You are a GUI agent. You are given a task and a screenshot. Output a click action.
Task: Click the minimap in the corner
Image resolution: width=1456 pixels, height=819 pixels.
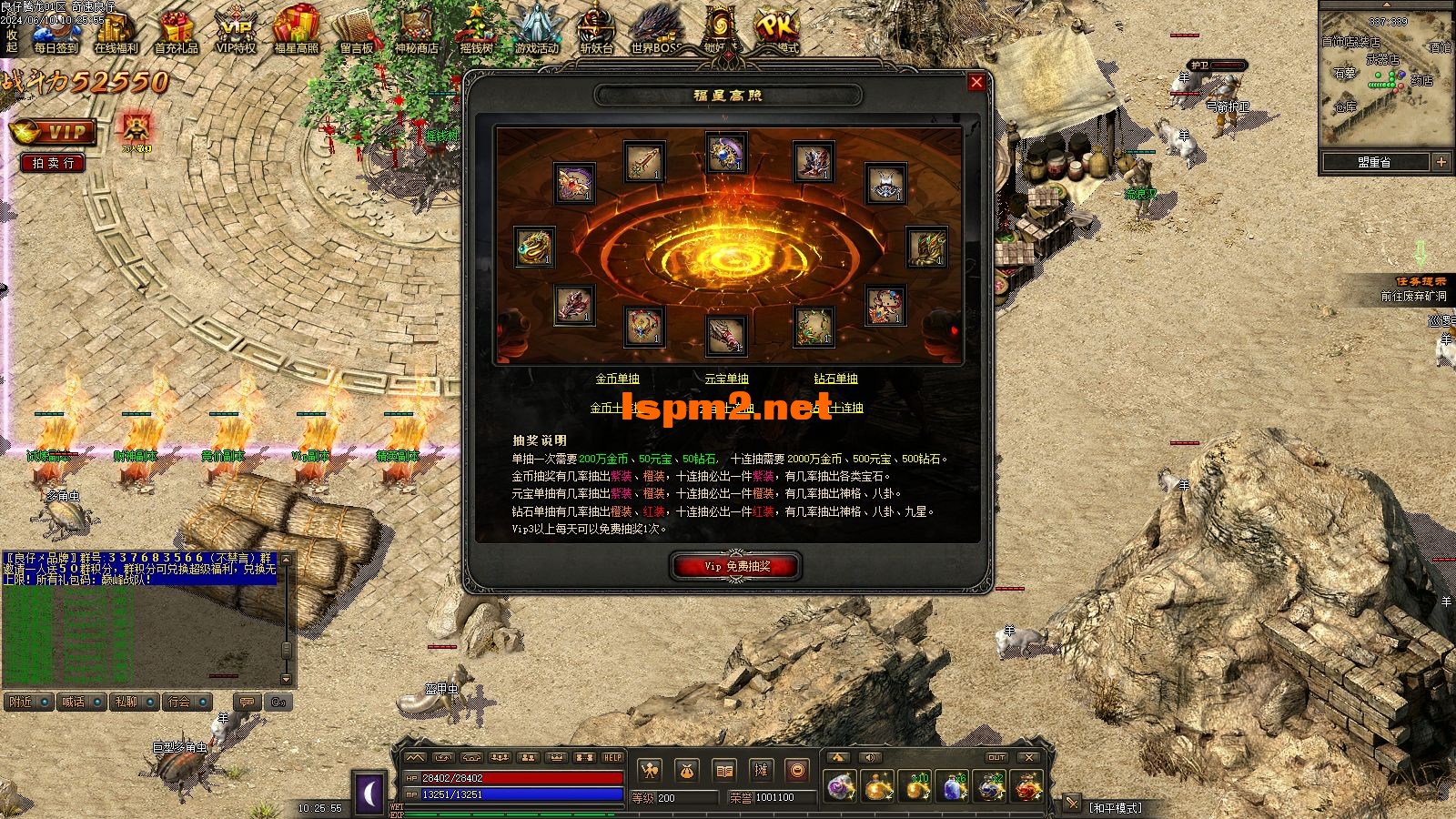click(x=1385, y=77)
